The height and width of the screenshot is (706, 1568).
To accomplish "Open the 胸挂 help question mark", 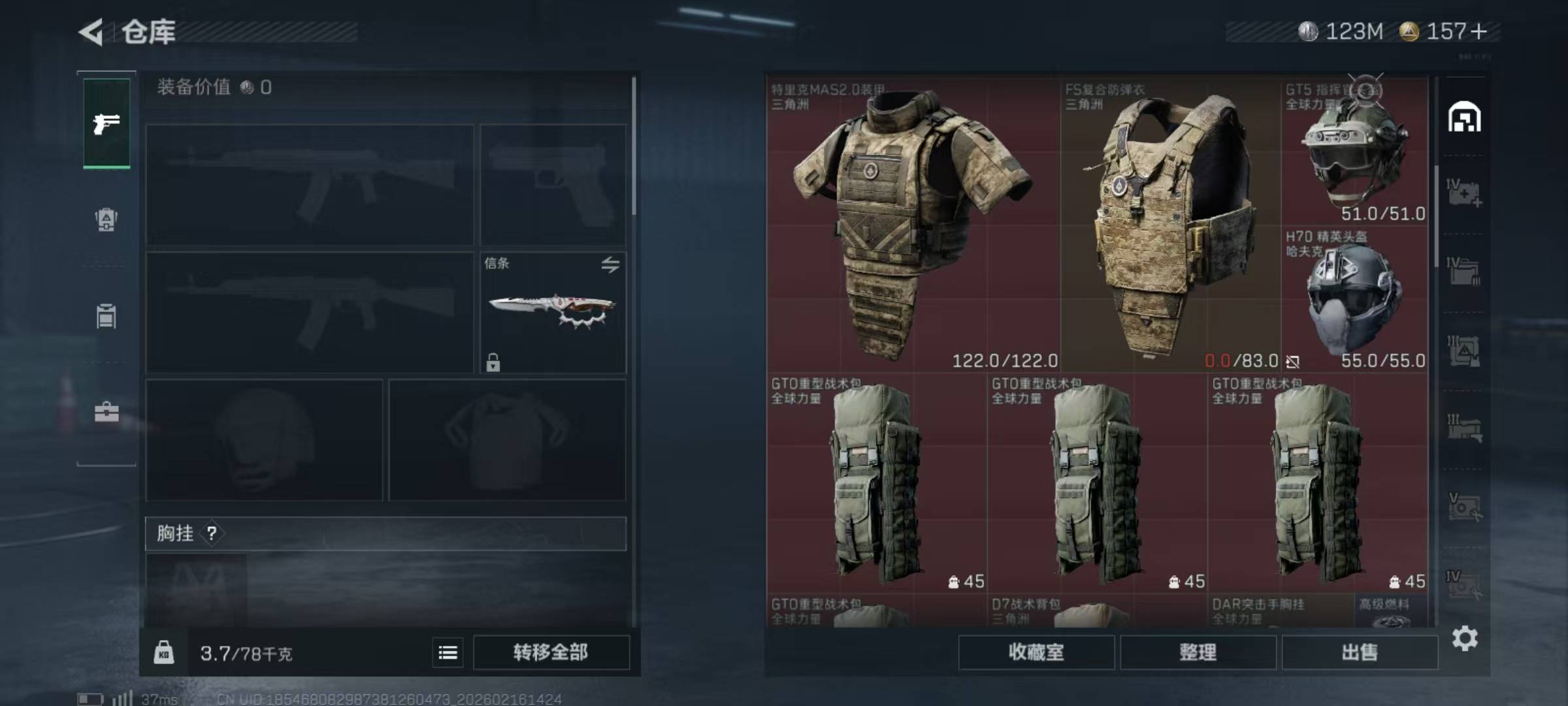I will (x=212, y=533).
